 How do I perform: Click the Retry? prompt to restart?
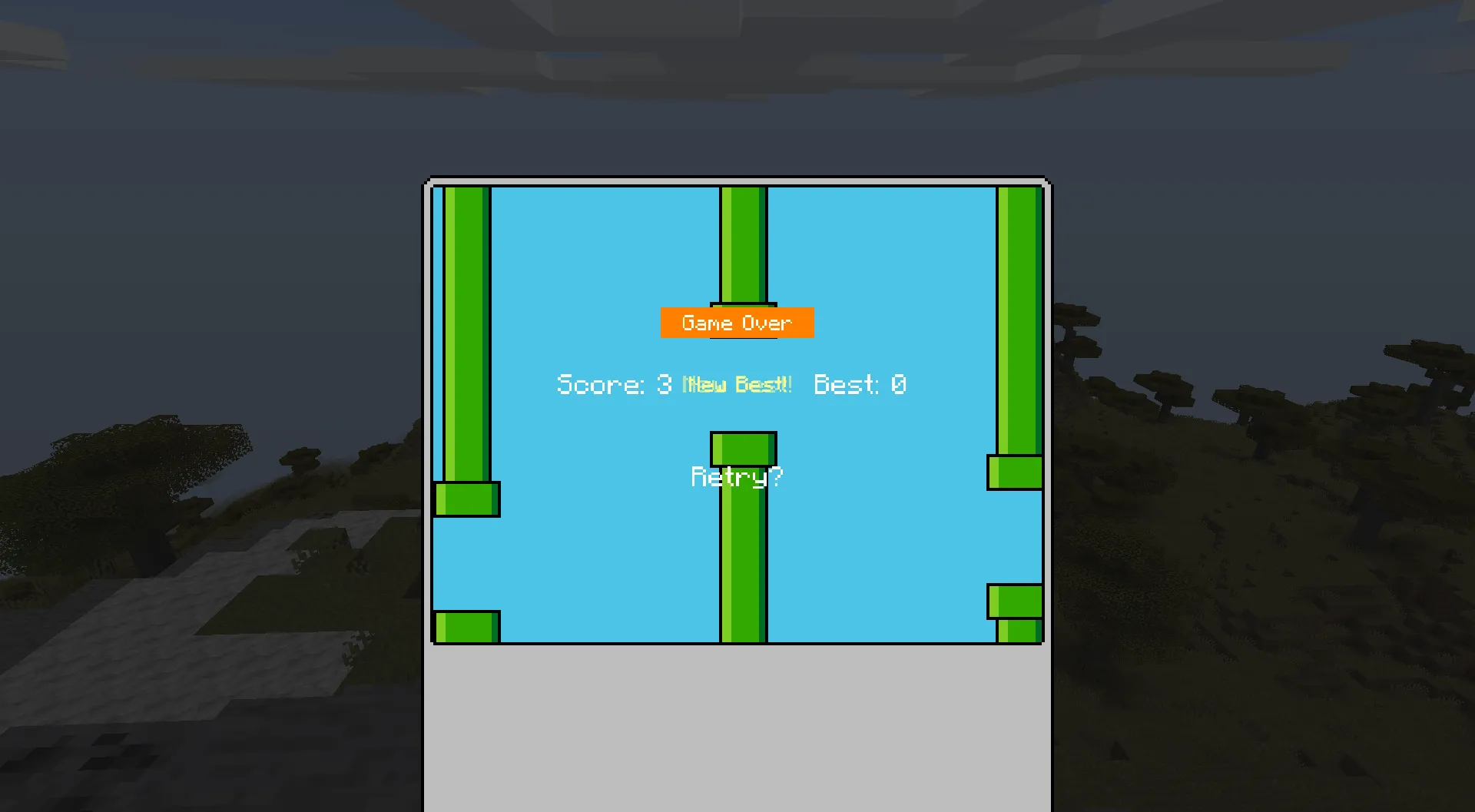[737, 476]
